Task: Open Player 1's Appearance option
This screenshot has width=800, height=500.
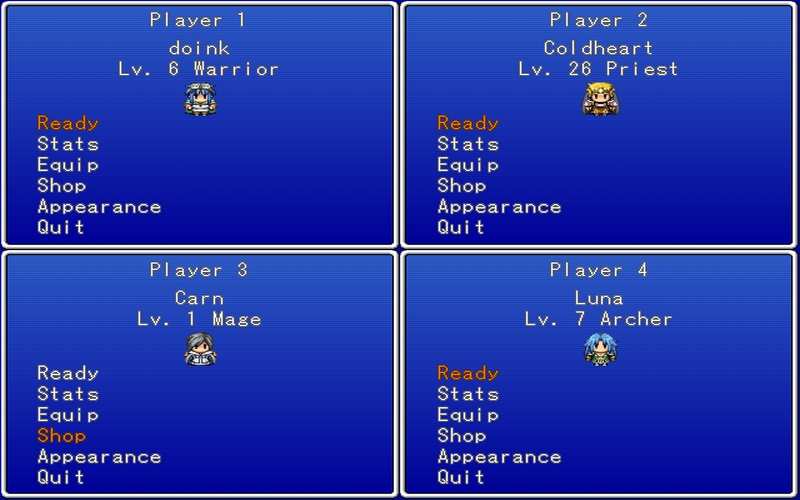Action: (x=99, y=207)
